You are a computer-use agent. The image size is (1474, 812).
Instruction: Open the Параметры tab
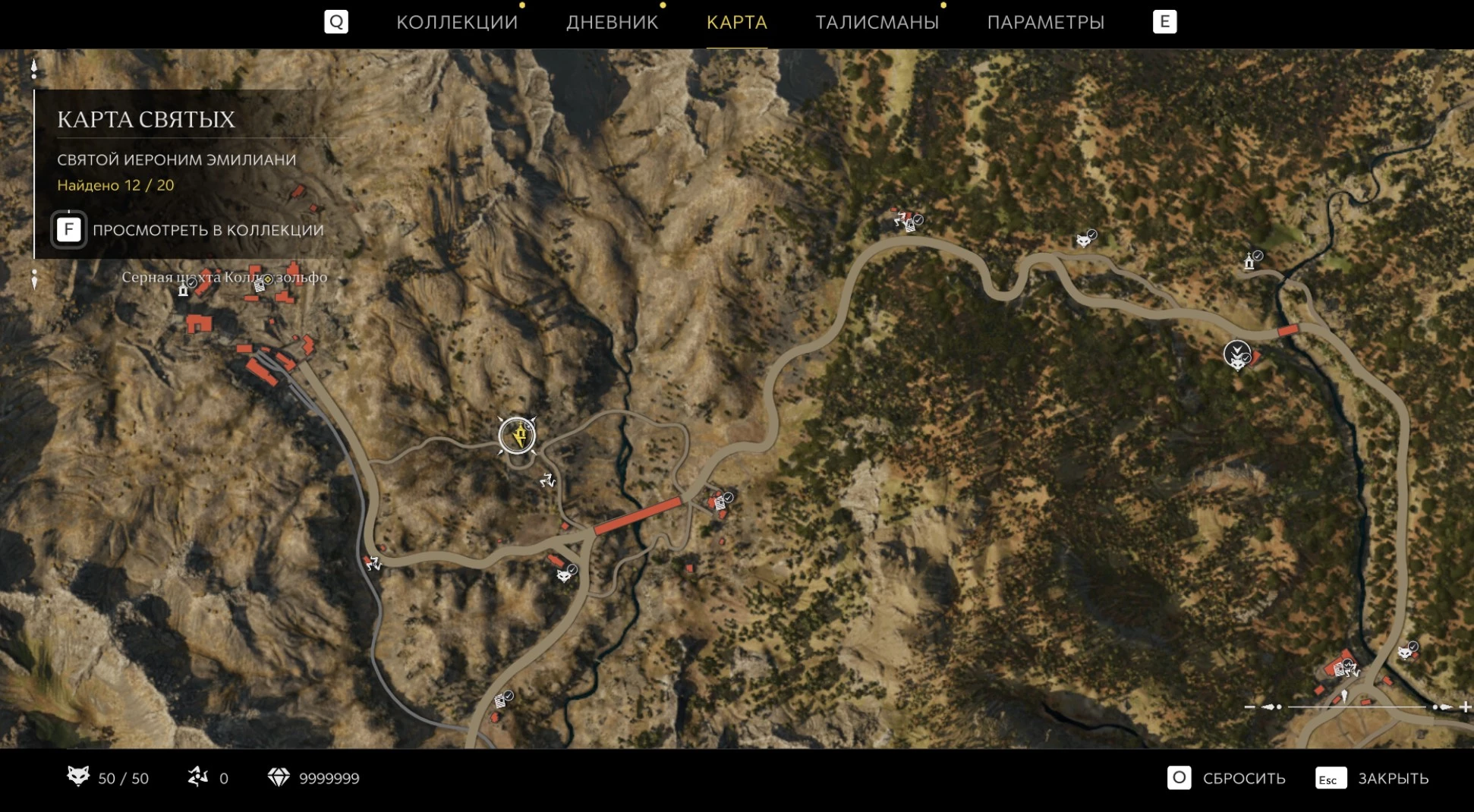tap(1045, 22)
